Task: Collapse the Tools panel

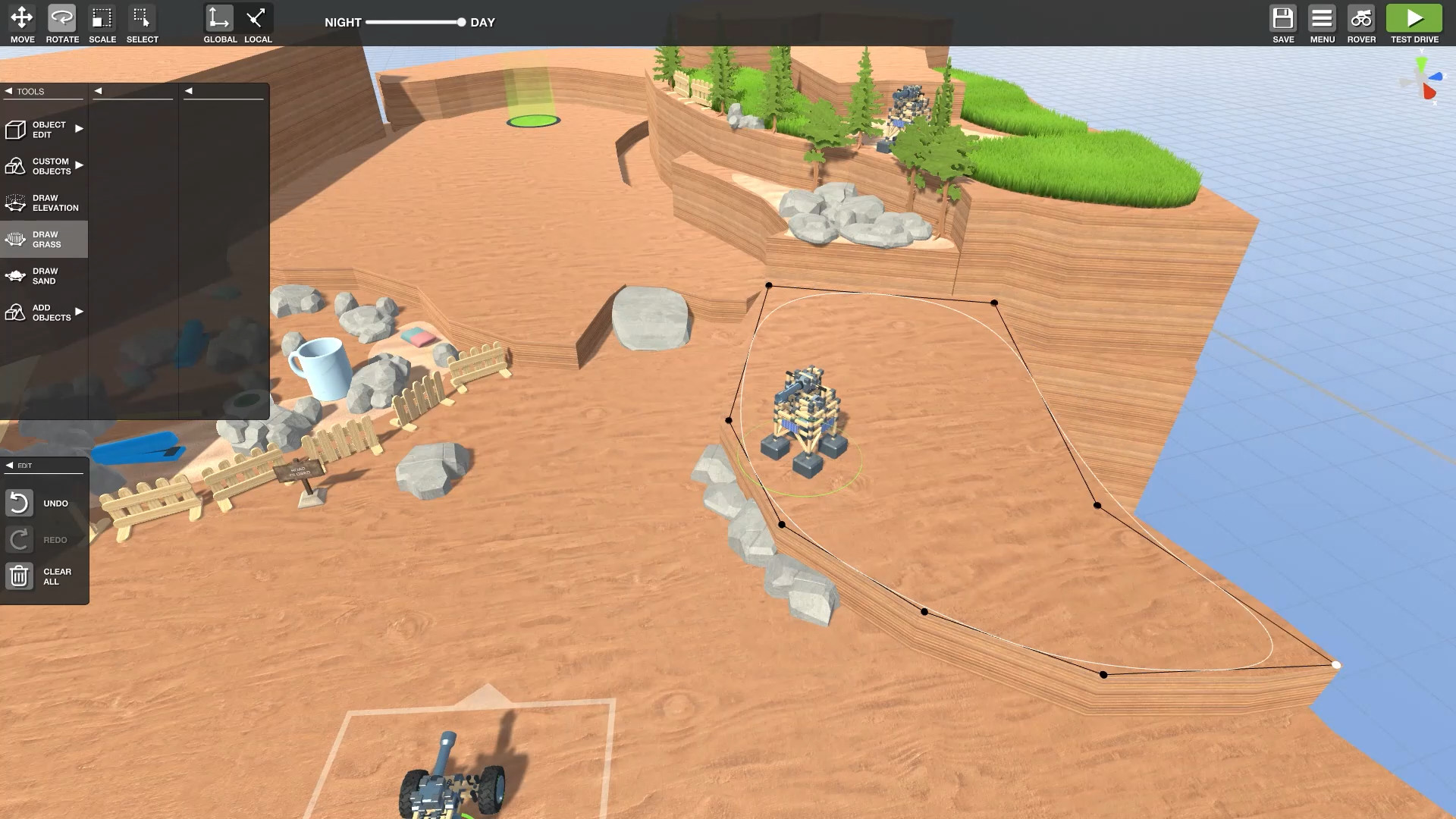Action: [x=9, y=90]
